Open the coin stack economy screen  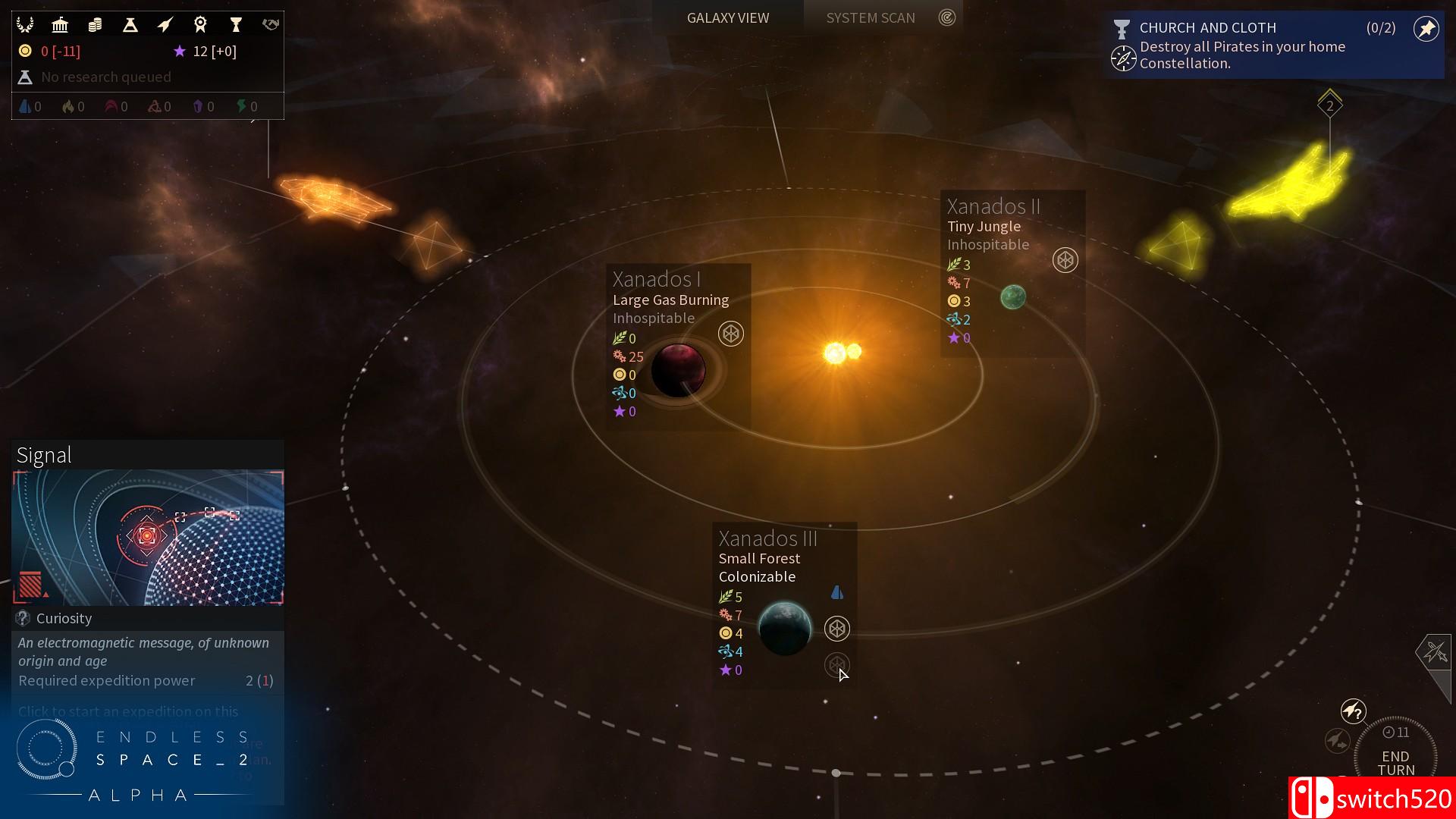(x=95, y=25)
